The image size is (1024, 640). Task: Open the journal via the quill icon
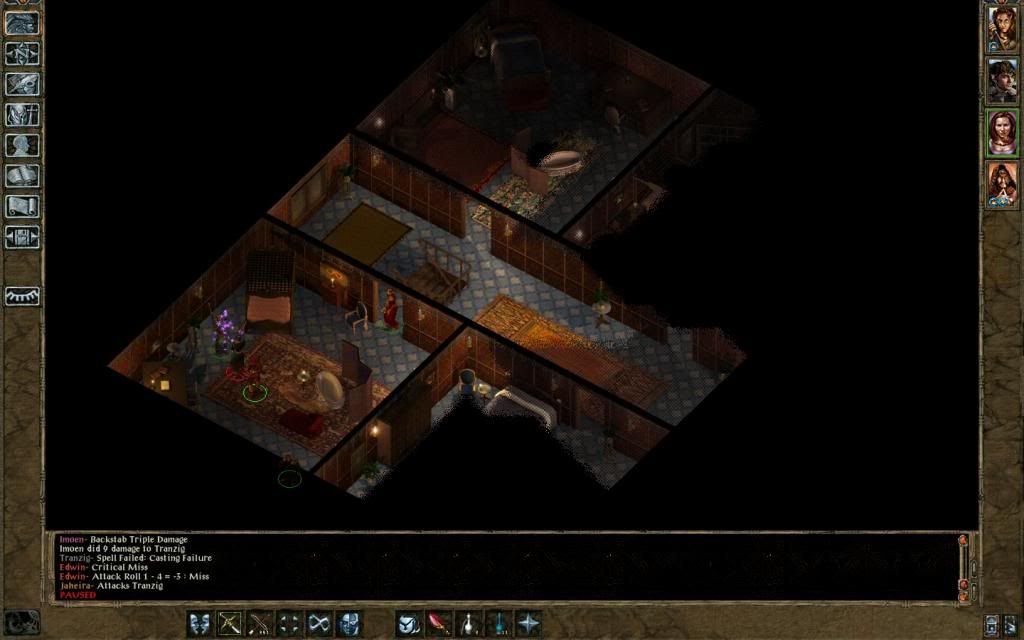tap(22, 84)
